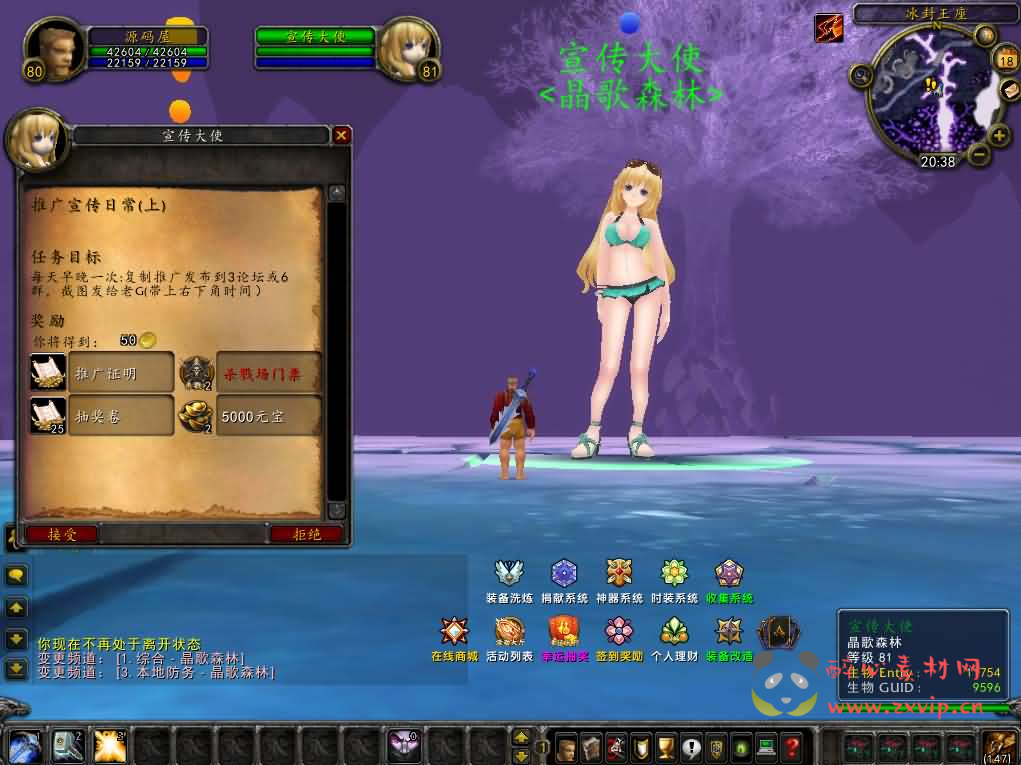
Task: Select the 宣传大使 target portrait
Action: pos(409,49)
